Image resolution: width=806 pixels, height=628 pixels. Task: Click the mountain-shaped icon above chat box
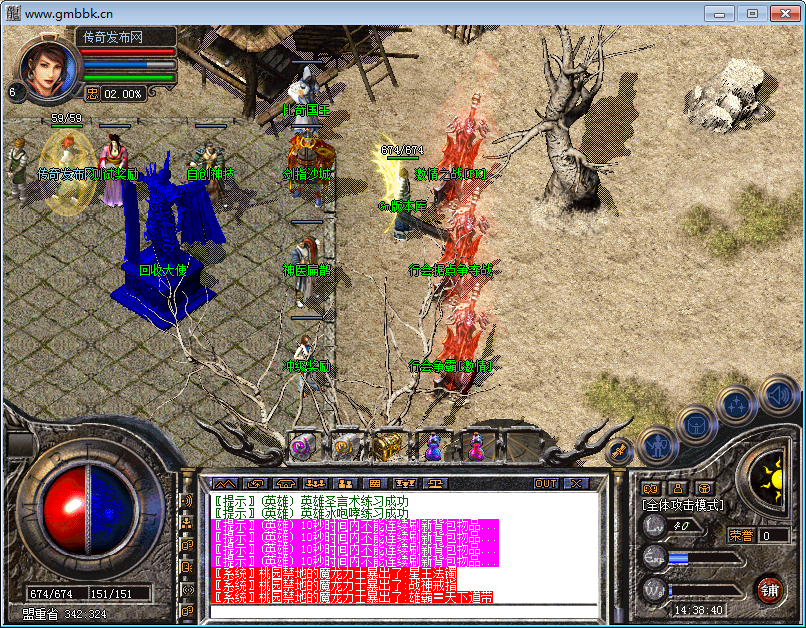(224, 483)
